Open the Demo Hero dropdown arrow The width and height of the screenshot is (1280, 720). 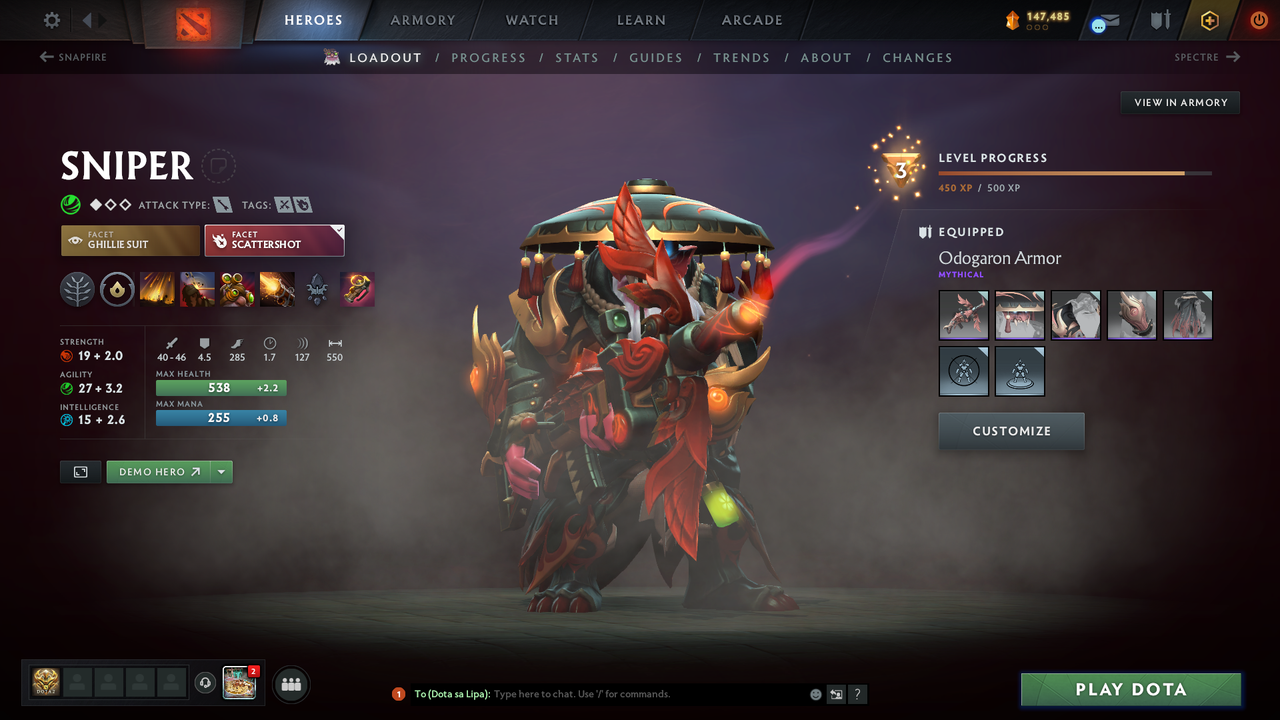[x=222, y=471]
